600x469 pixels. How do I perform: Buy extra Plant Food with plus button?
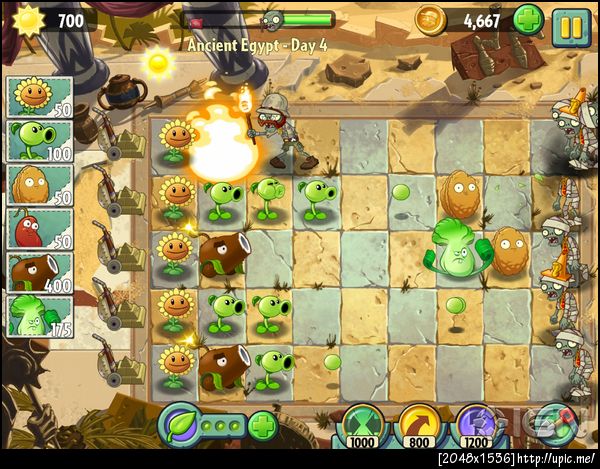[x=262, y=427]
